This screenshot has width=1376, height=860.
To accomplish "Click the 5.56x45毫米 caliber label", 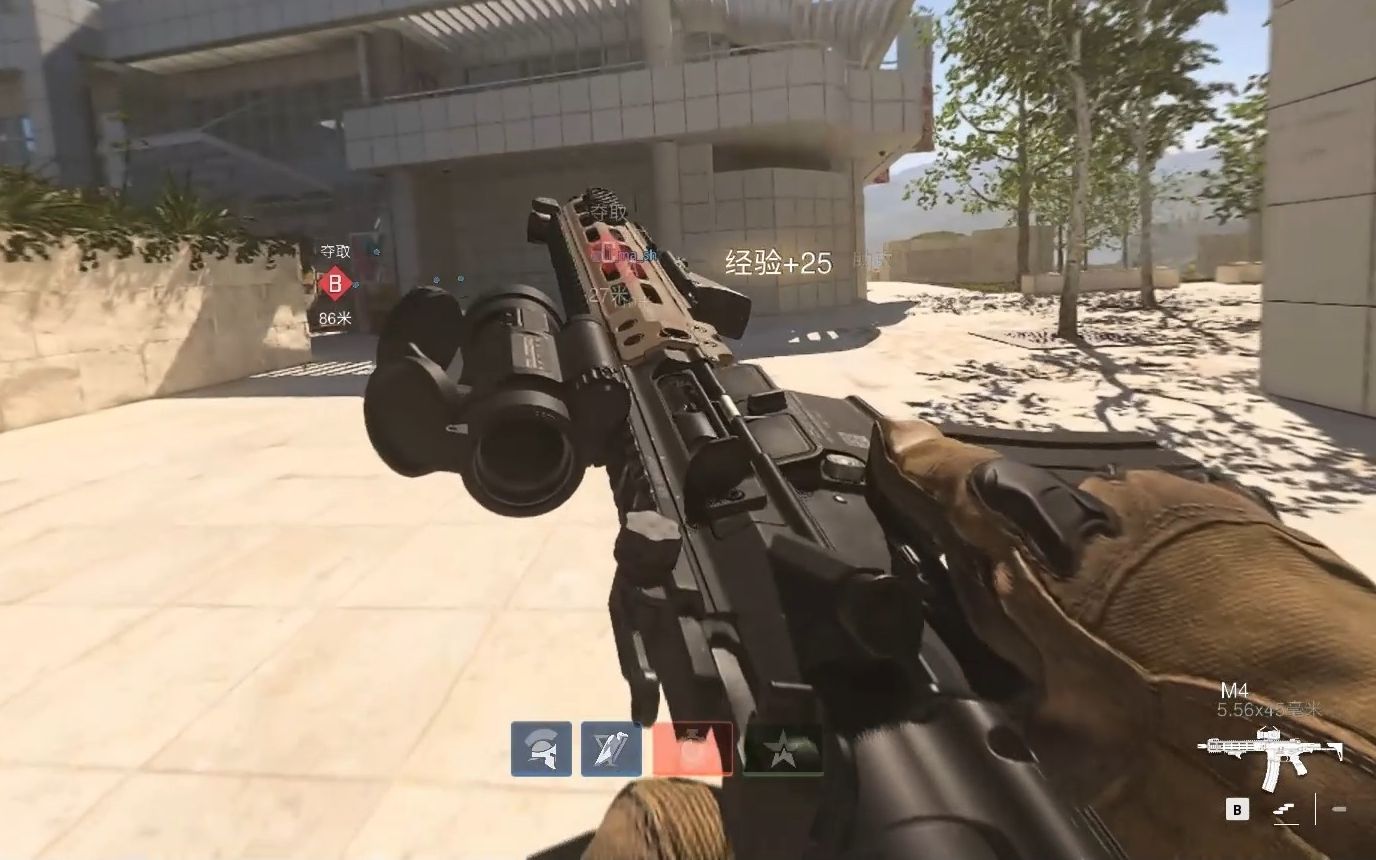I will coord(1268,710).
